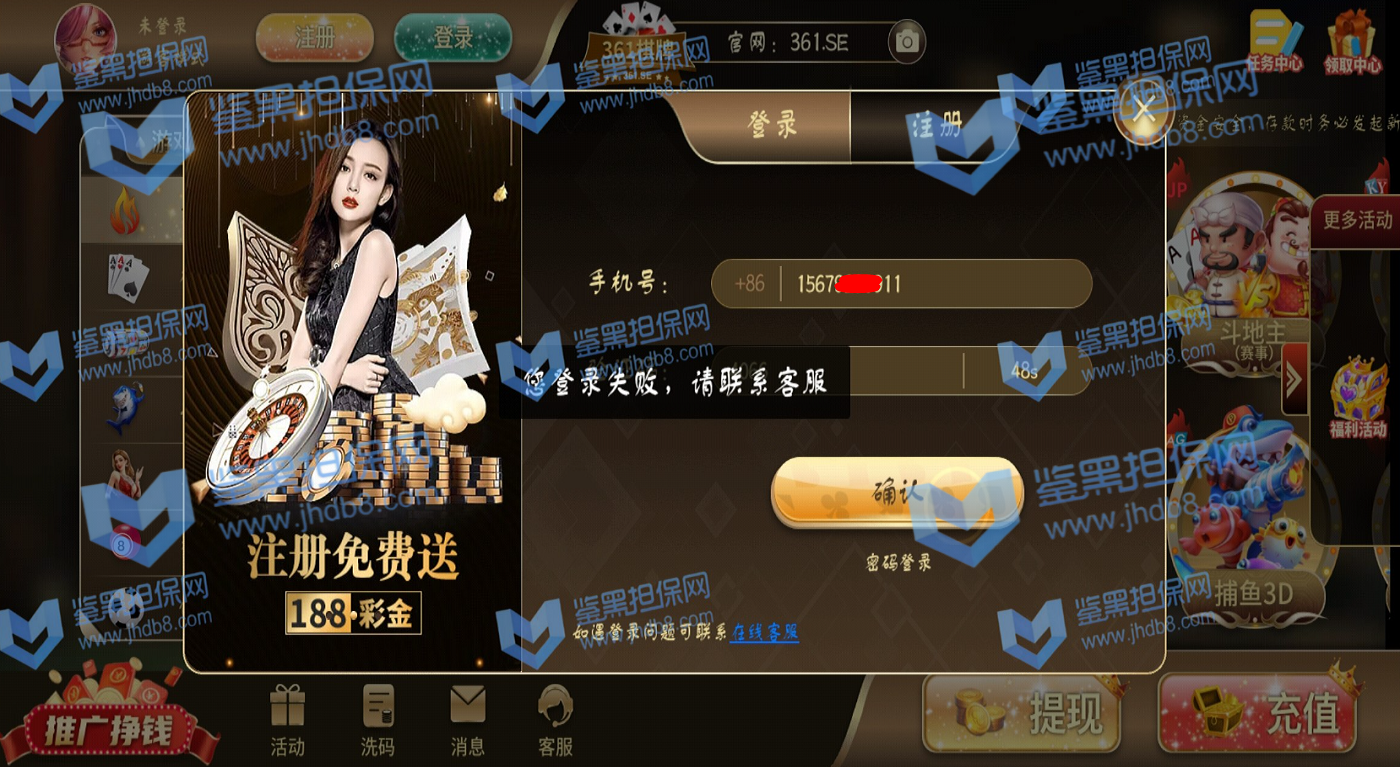Tap the green 登录 button at top

[x=453, y=39]
